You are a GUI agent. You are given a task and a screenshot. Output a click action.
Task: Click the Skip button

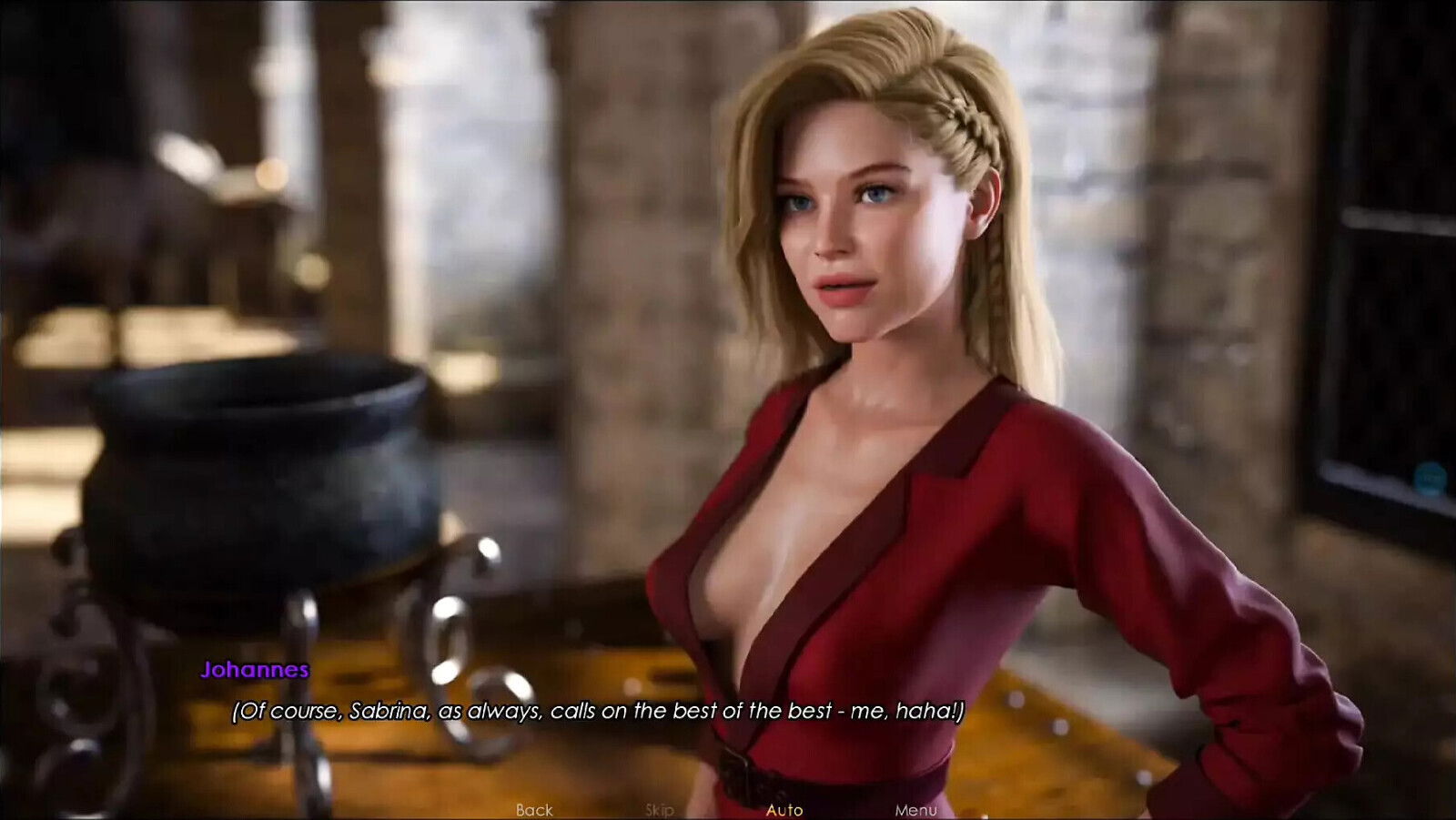660,809
